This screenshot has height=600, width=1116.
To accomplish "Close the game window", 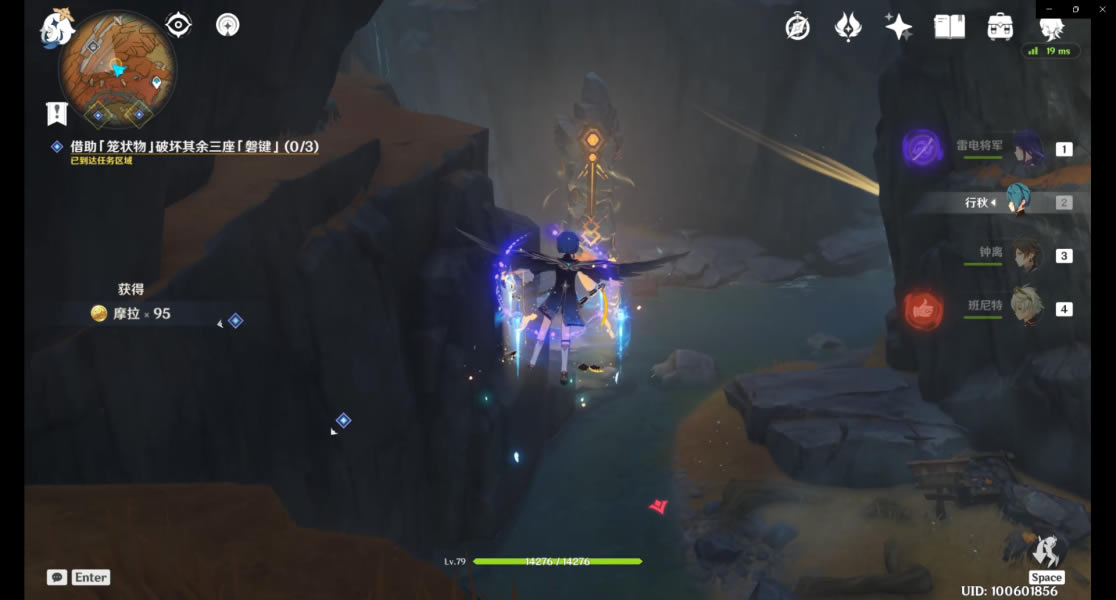I will tap(1103, 9).
